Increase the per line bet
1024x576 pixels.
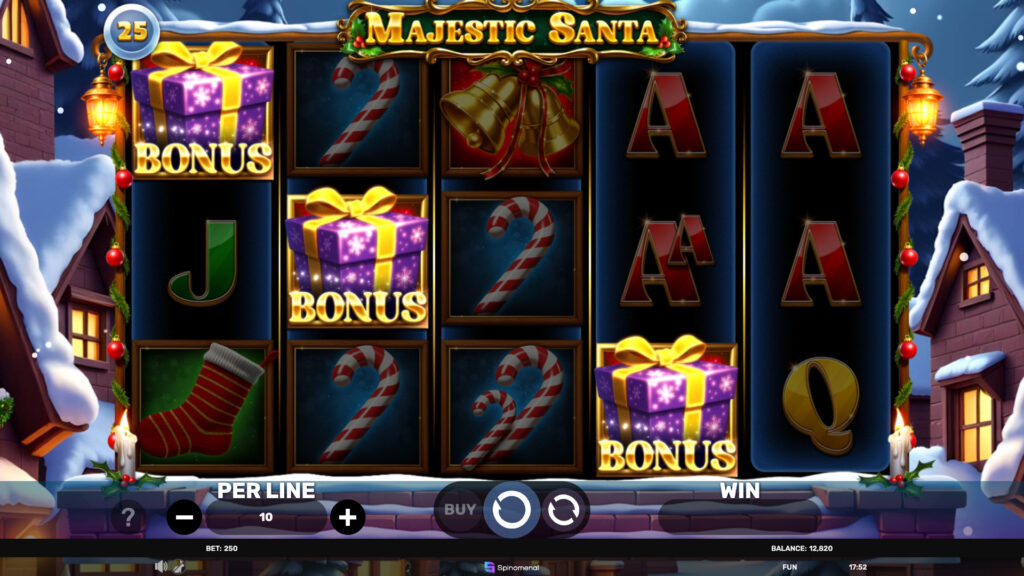347,517
